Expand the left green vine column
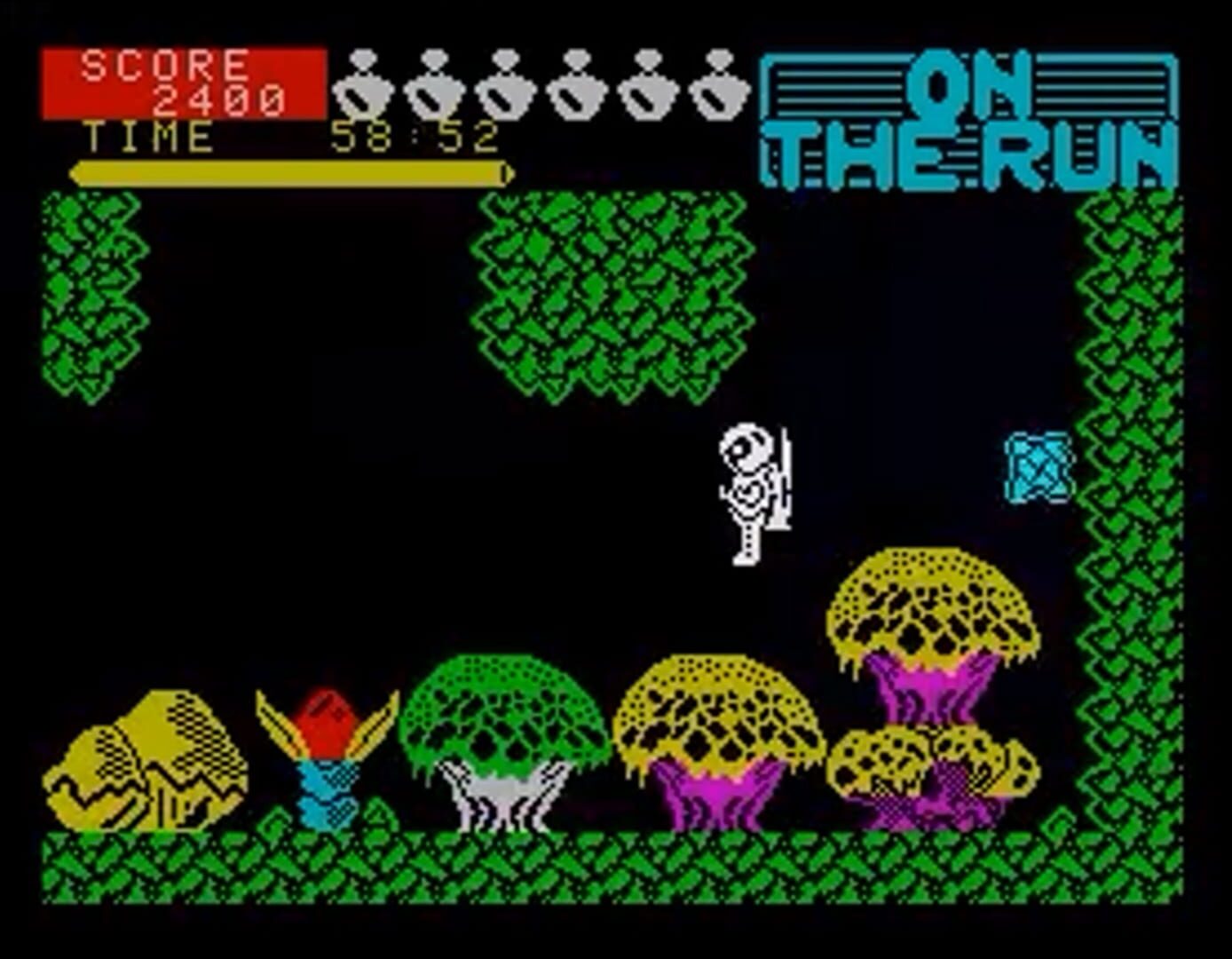 coord(89,293)
